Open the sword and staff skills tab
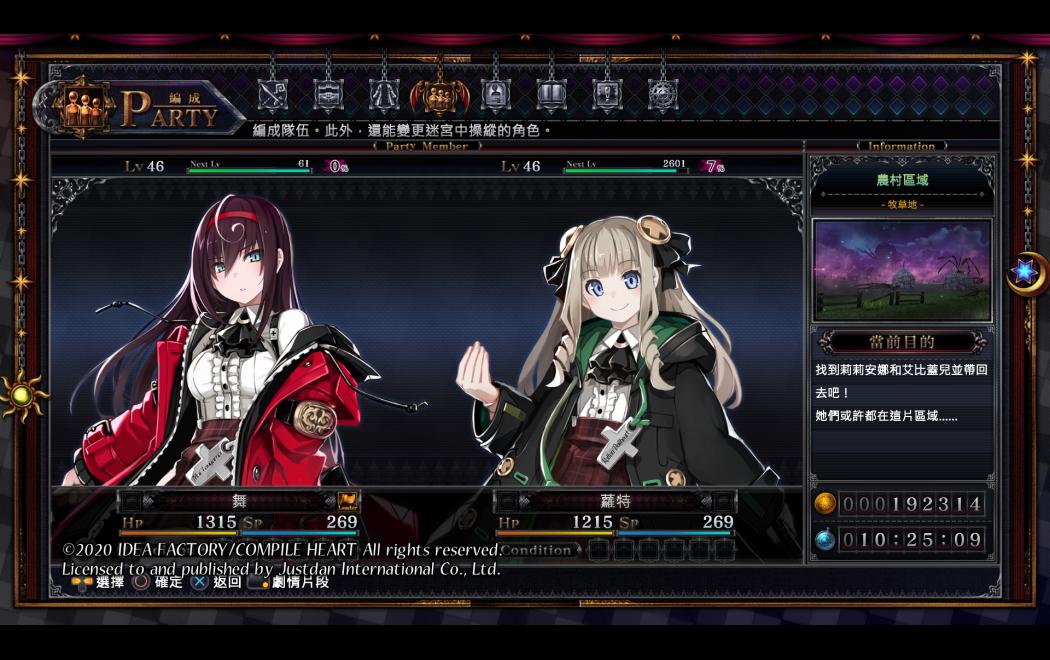This screenshot has height=660, width=1050. click(272, 95)
